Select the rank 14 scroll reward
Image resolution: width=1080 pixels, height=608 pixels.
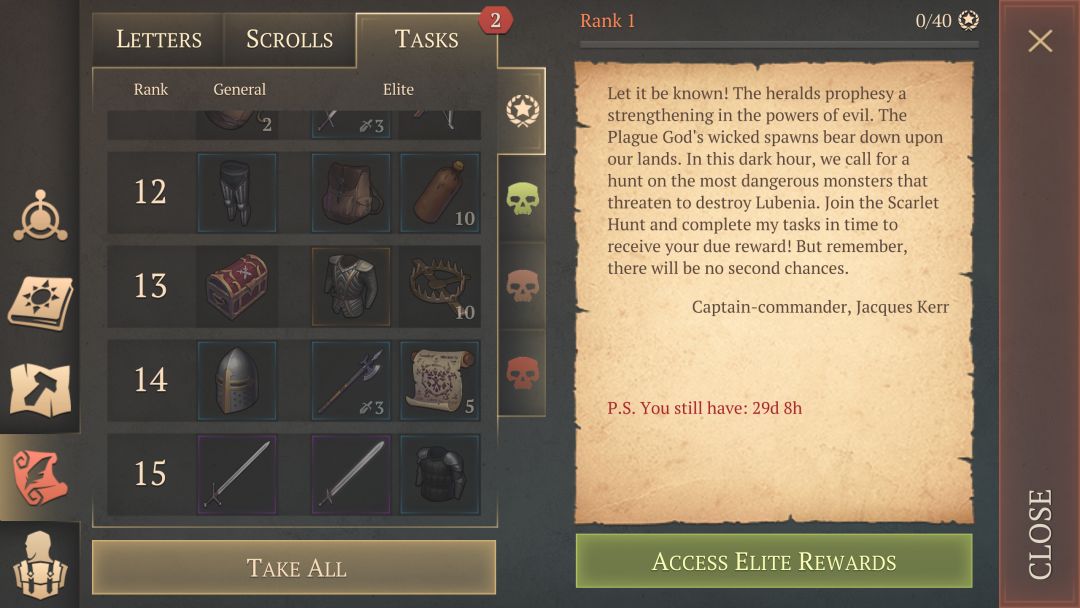(440, 380)
